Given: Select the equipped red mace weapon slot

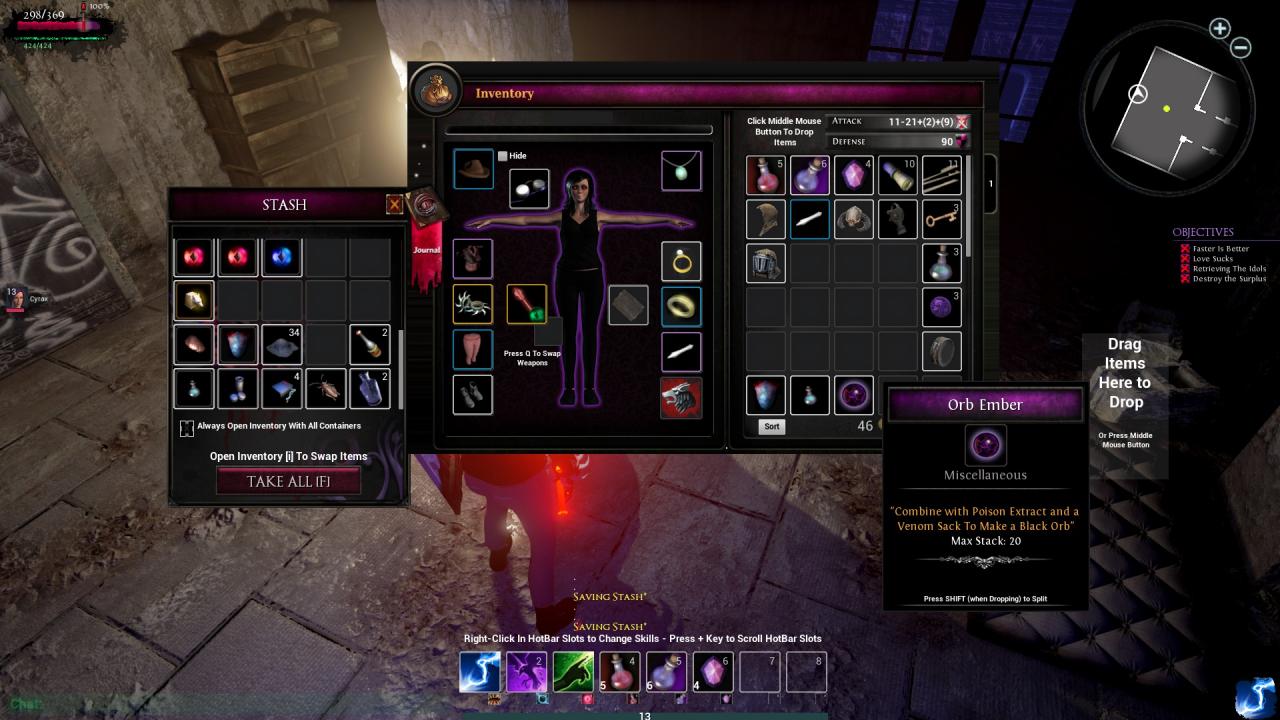Looking at the screenshot, I should click(526, 304).
